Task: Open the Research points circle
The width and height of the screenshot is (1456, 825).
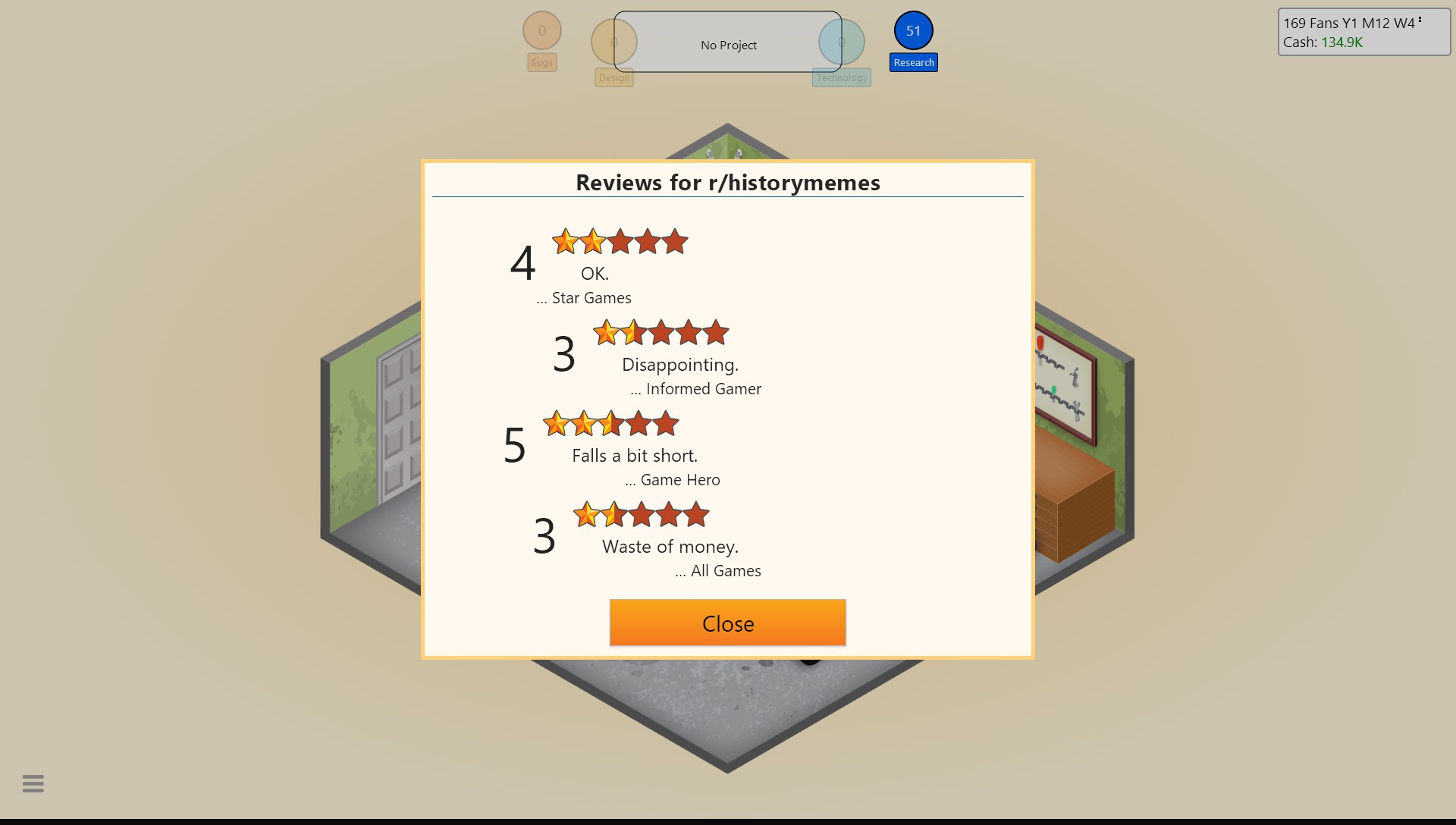Action: point(913,30)
